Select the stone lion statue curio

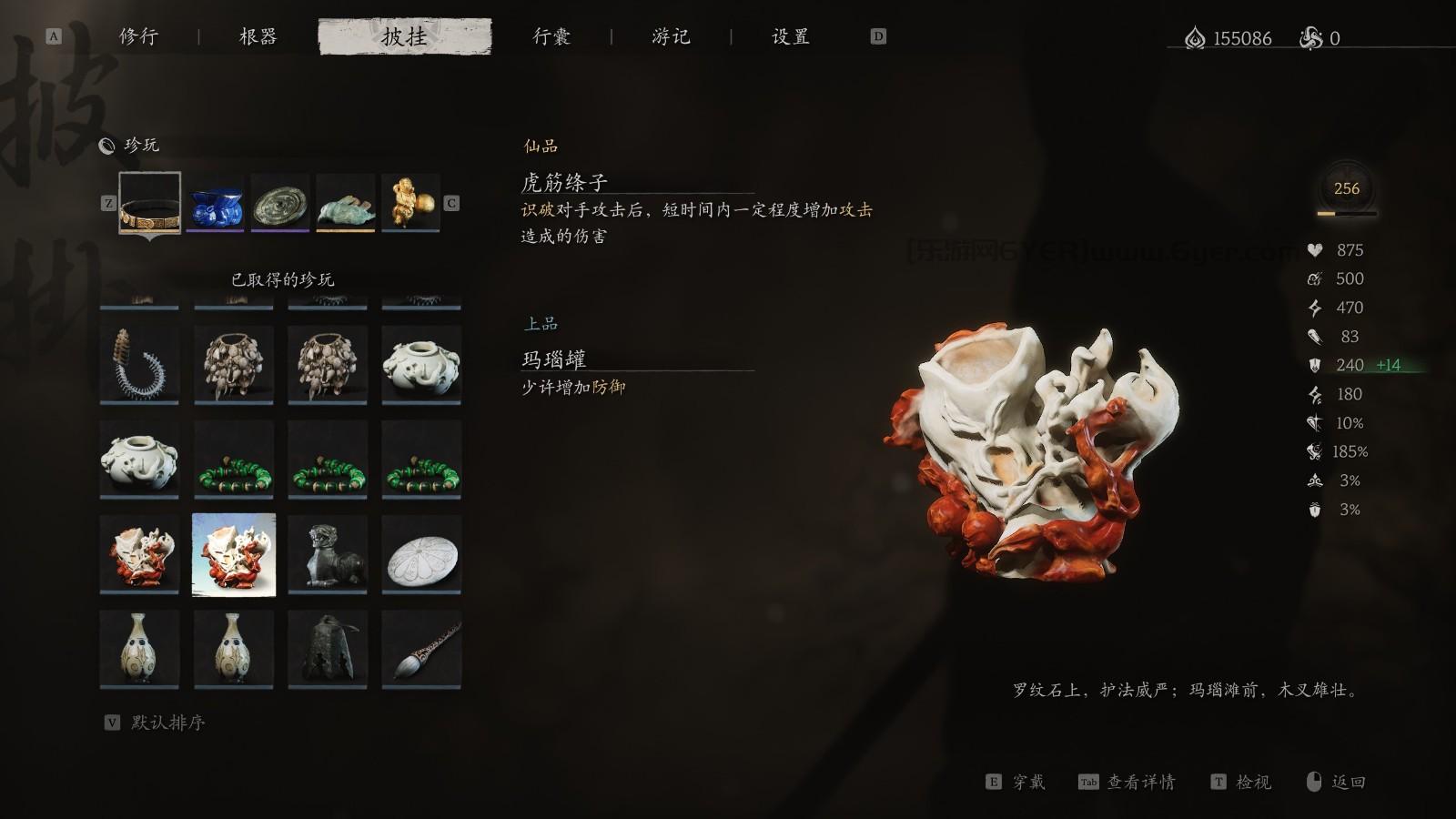tap(327, 553)
